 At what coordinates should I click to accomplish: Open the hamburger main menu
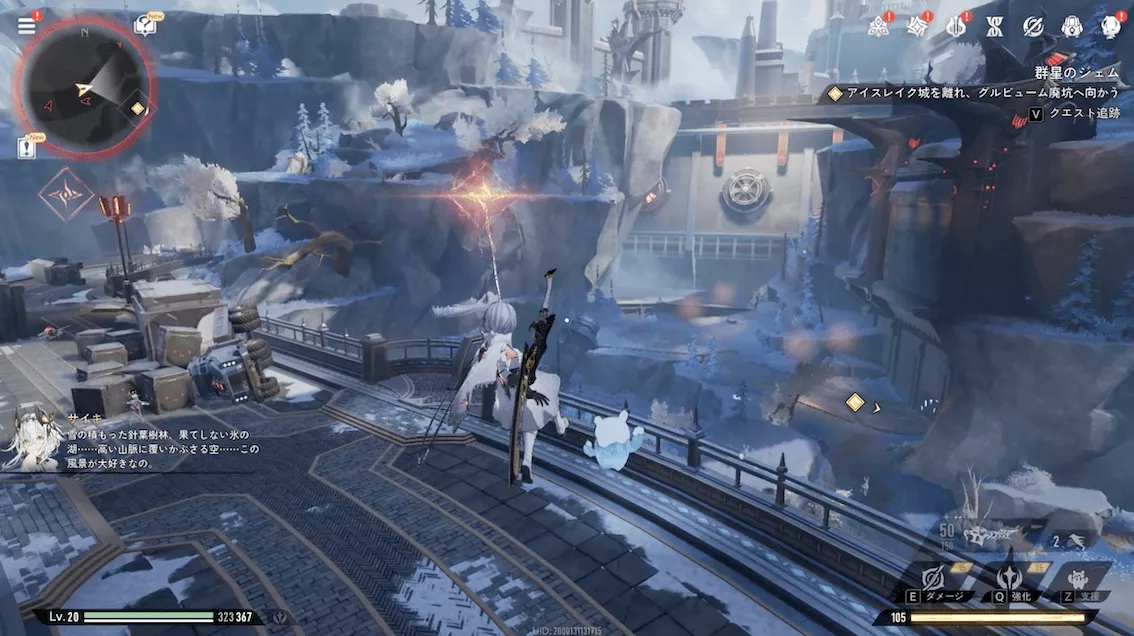26,26
